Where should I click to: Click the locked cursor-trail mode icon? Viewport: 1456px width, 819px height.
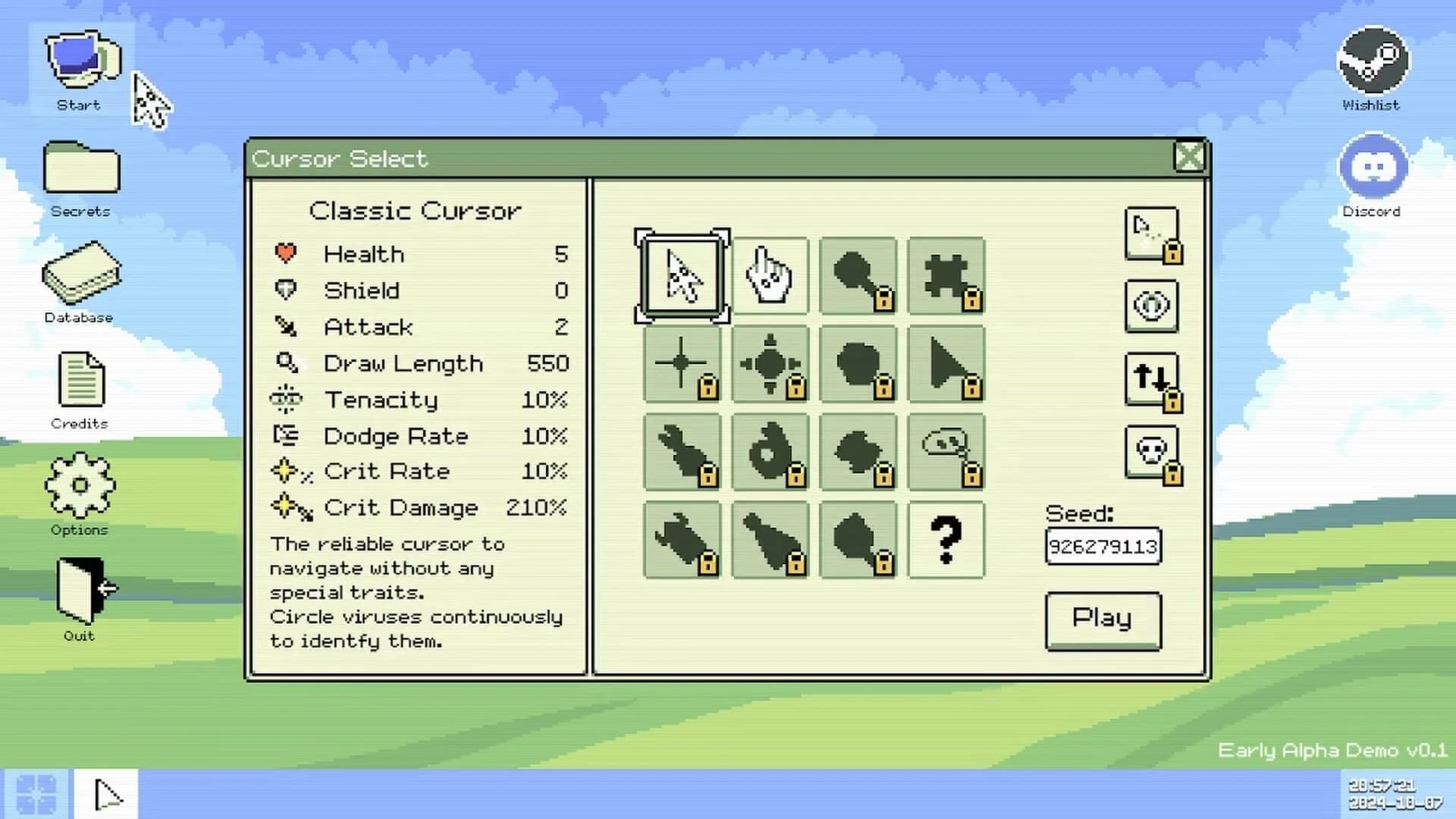click(1151, 232)
